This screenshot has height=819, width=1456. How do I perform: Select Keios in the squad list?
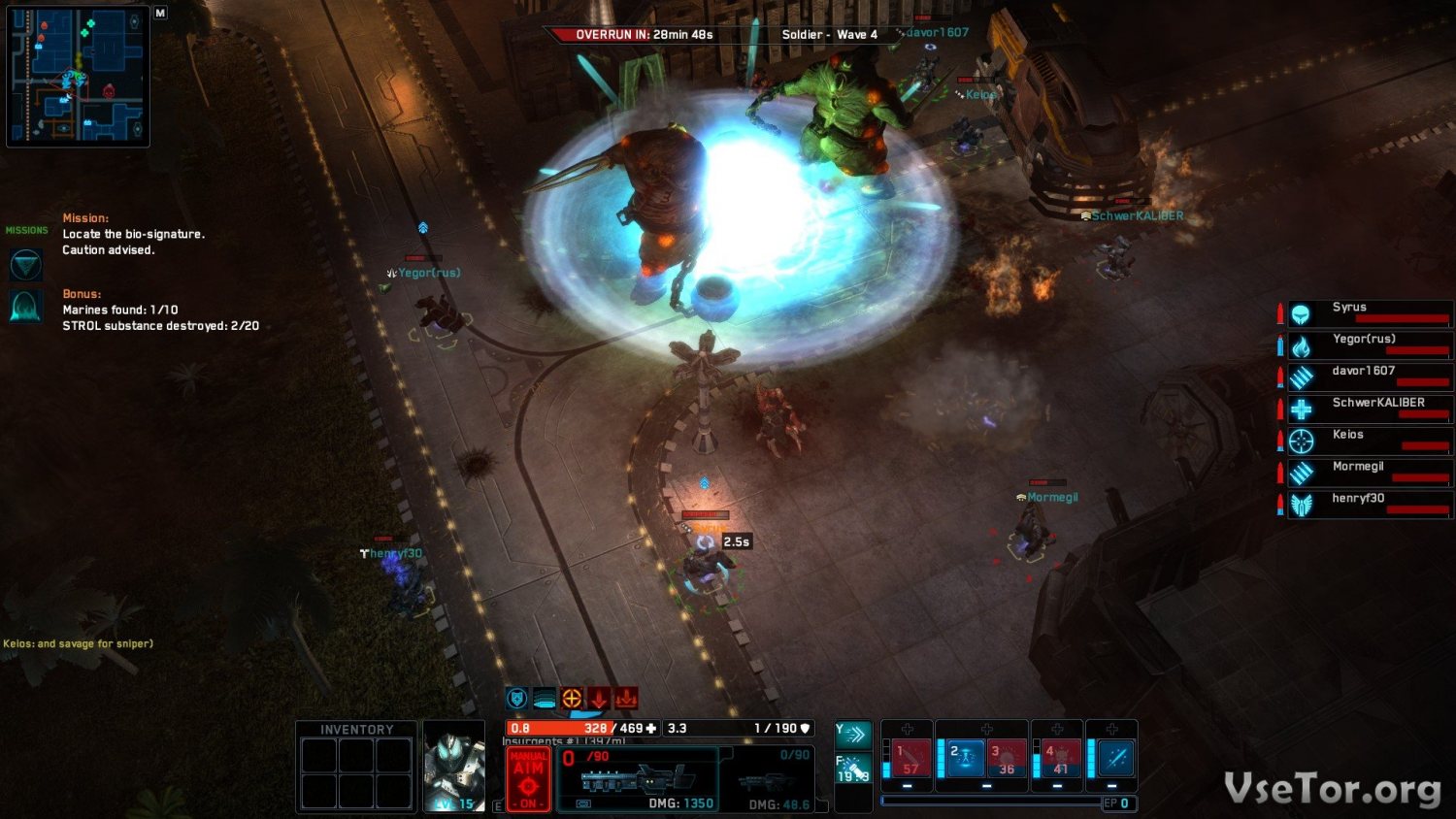click(x=1370, y=442)
